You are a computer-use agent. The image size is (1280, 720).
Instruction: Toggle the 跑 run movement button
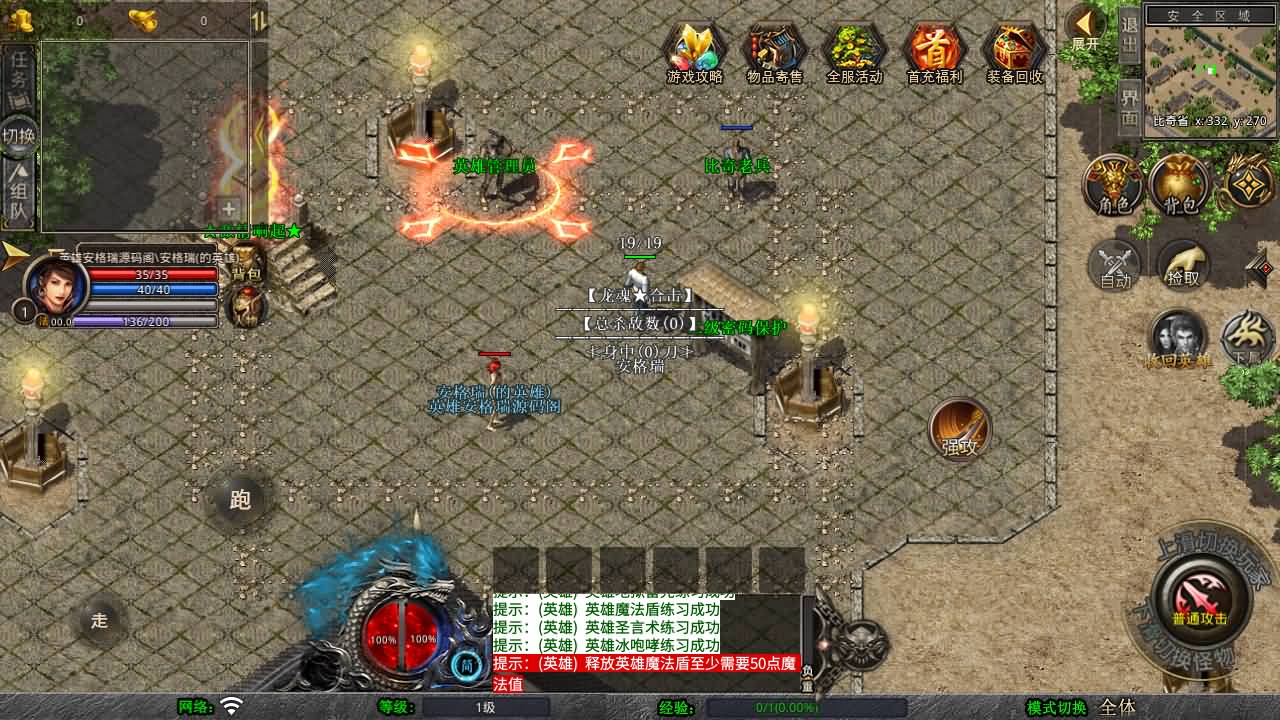(x=240, y=500)
